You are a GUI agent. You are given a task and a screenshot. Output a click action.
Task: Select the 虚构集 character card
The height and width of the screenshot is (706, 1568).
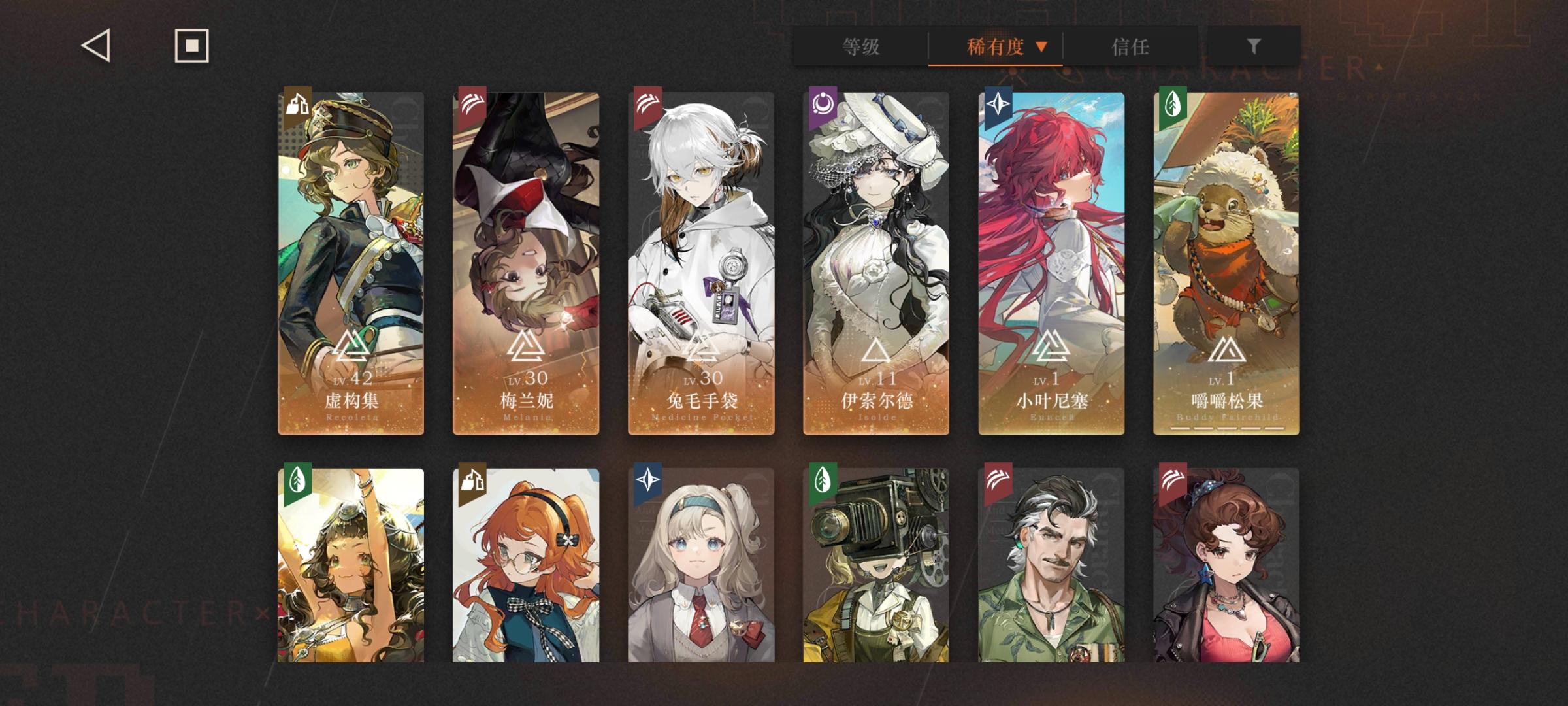pyautogui.click(x=350, y=261)
